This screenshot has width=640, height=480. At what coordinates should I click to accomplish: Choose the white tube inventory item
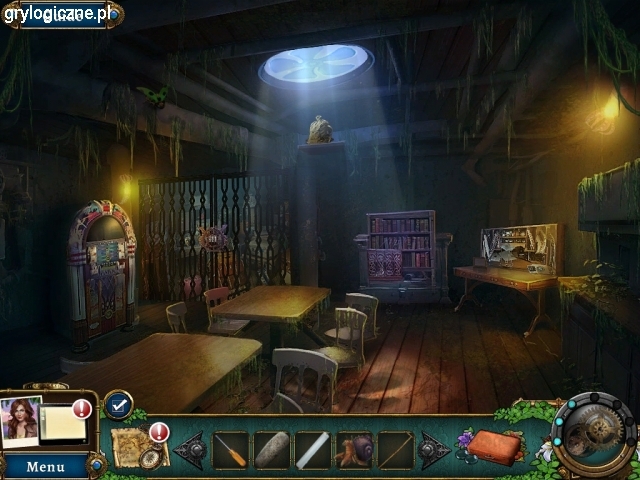coord(312,450)
